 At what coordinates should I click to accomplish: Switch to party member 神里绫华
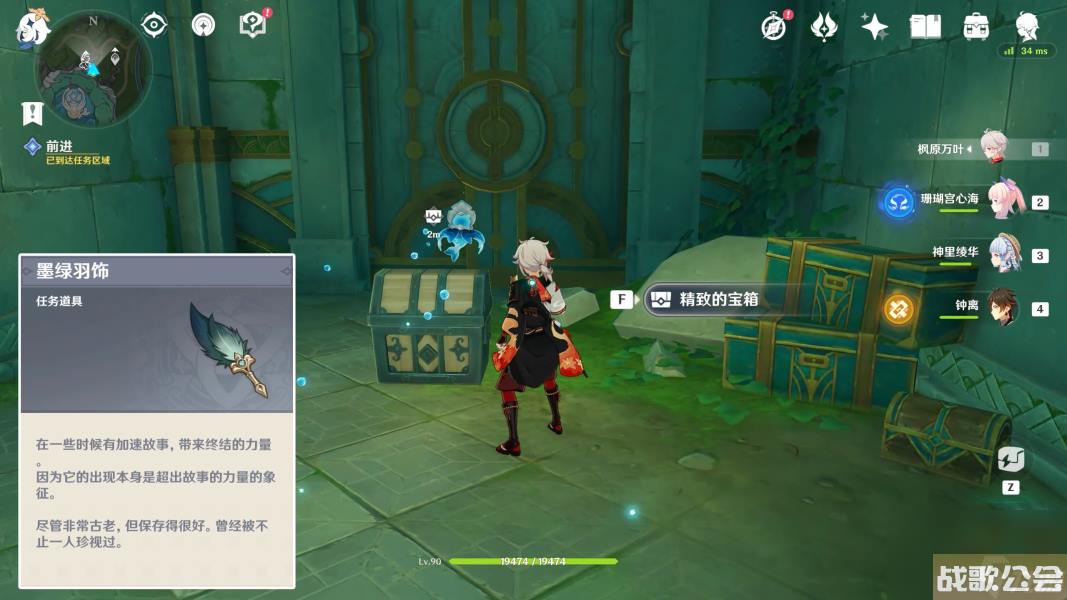1001,253
